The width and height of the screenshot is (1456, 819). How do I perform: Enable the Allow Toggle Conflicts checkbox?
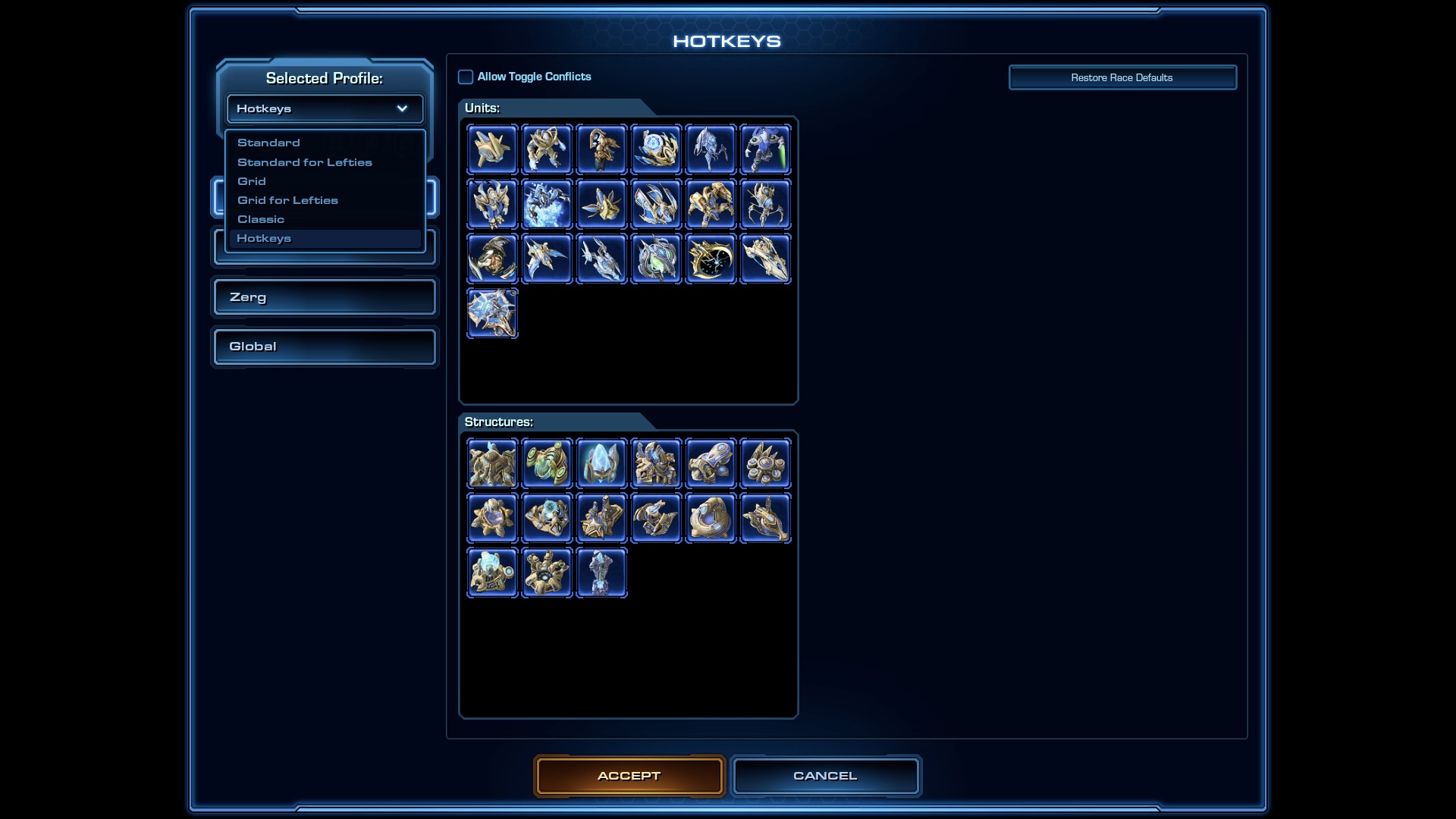pyautogui.click(x=466, y=77)
